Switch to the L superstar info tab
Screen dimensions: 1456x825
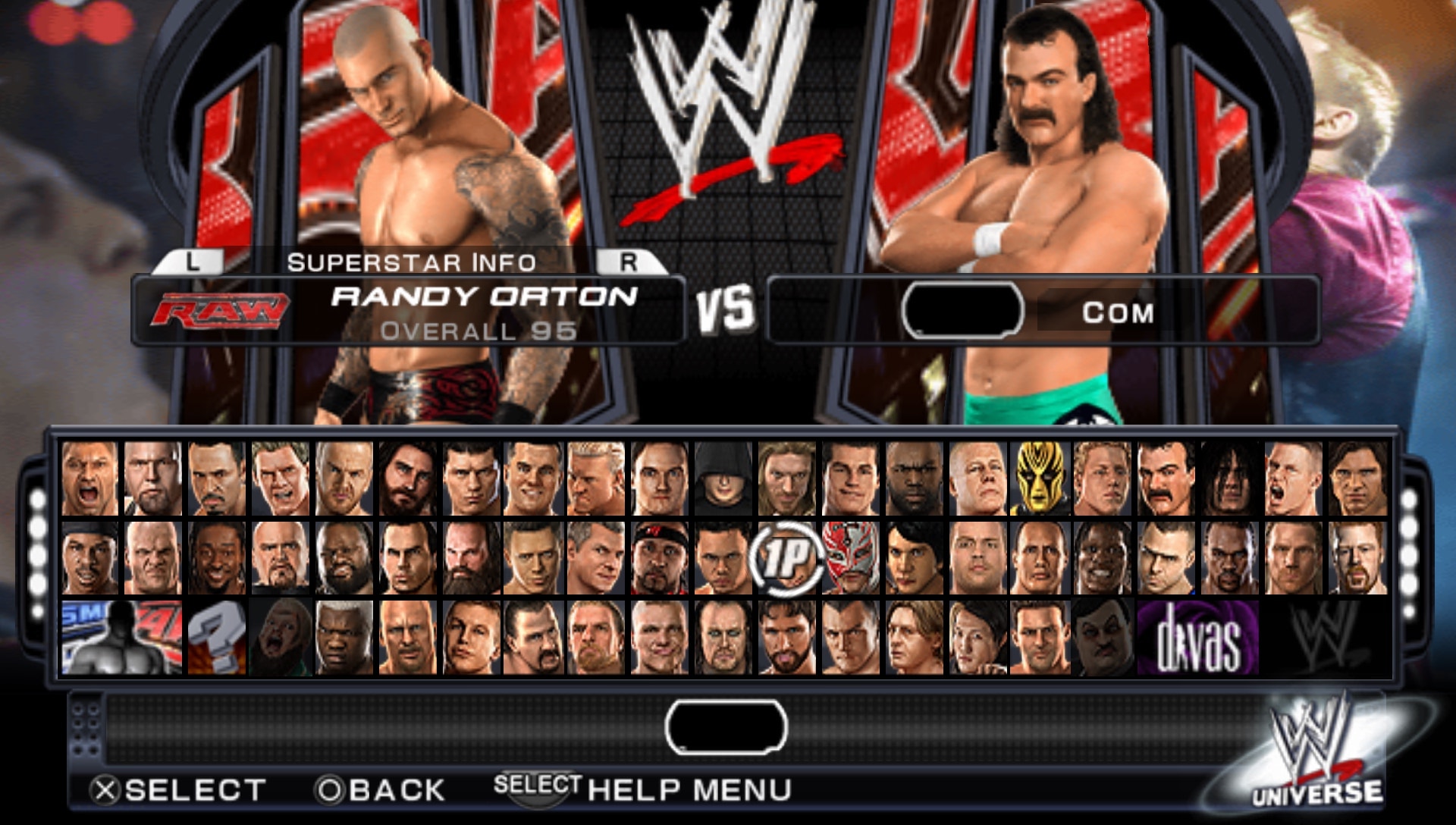pos(192,263)
